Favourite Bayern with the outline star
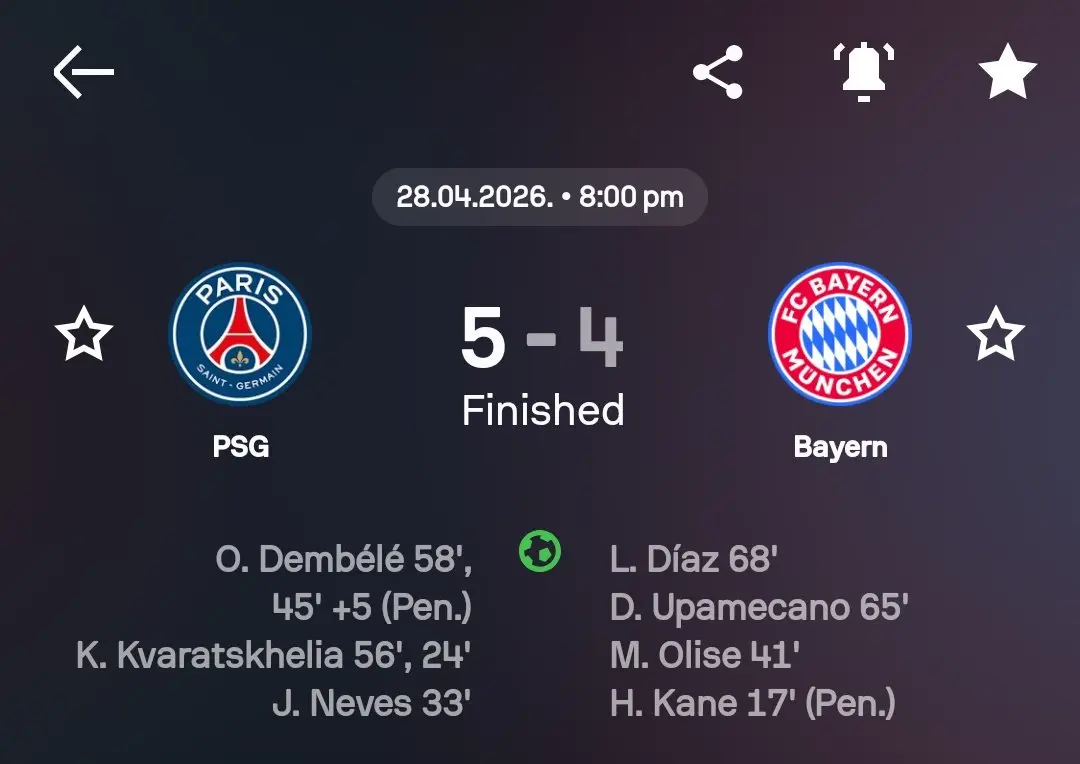 point(996,335)
